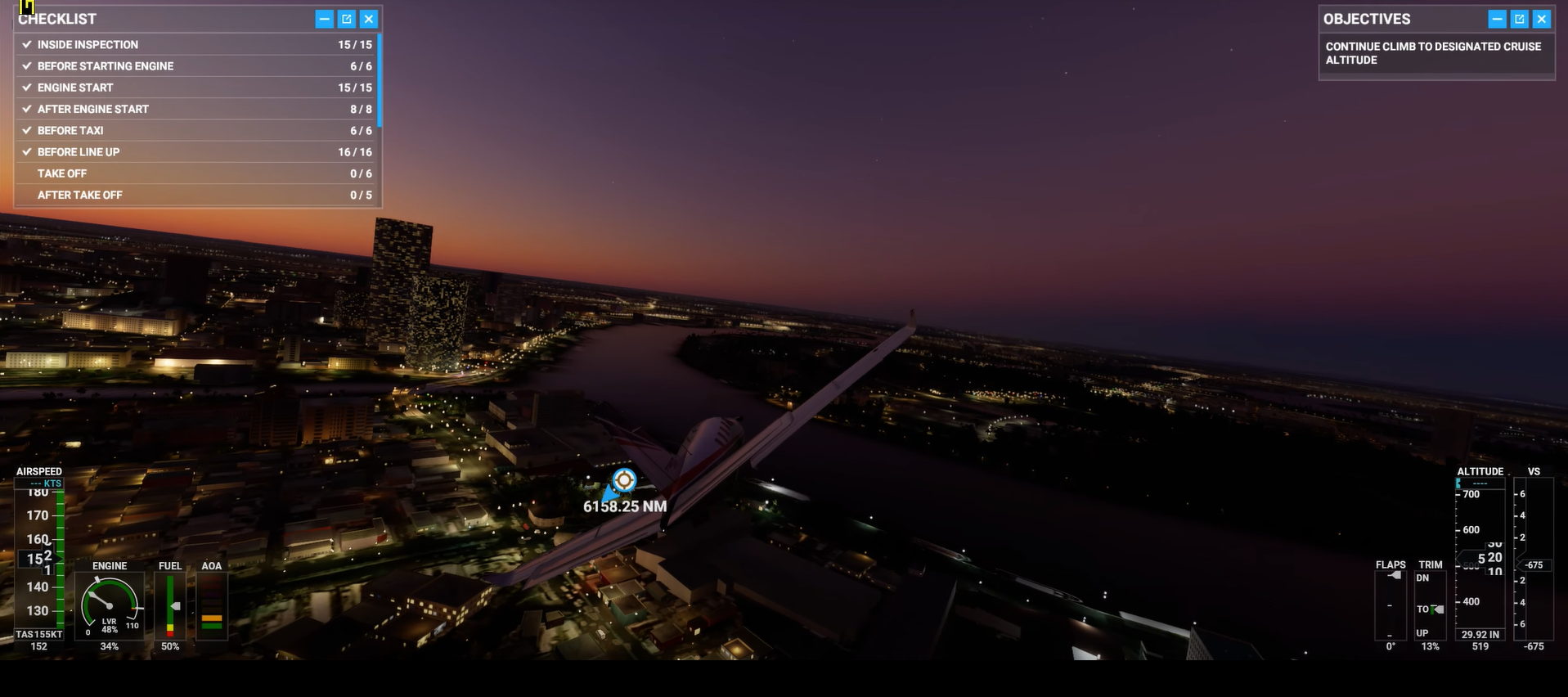Minimize the Objectives panel
This screenshot has width=1568, height=697.
tap(1498, 19)
